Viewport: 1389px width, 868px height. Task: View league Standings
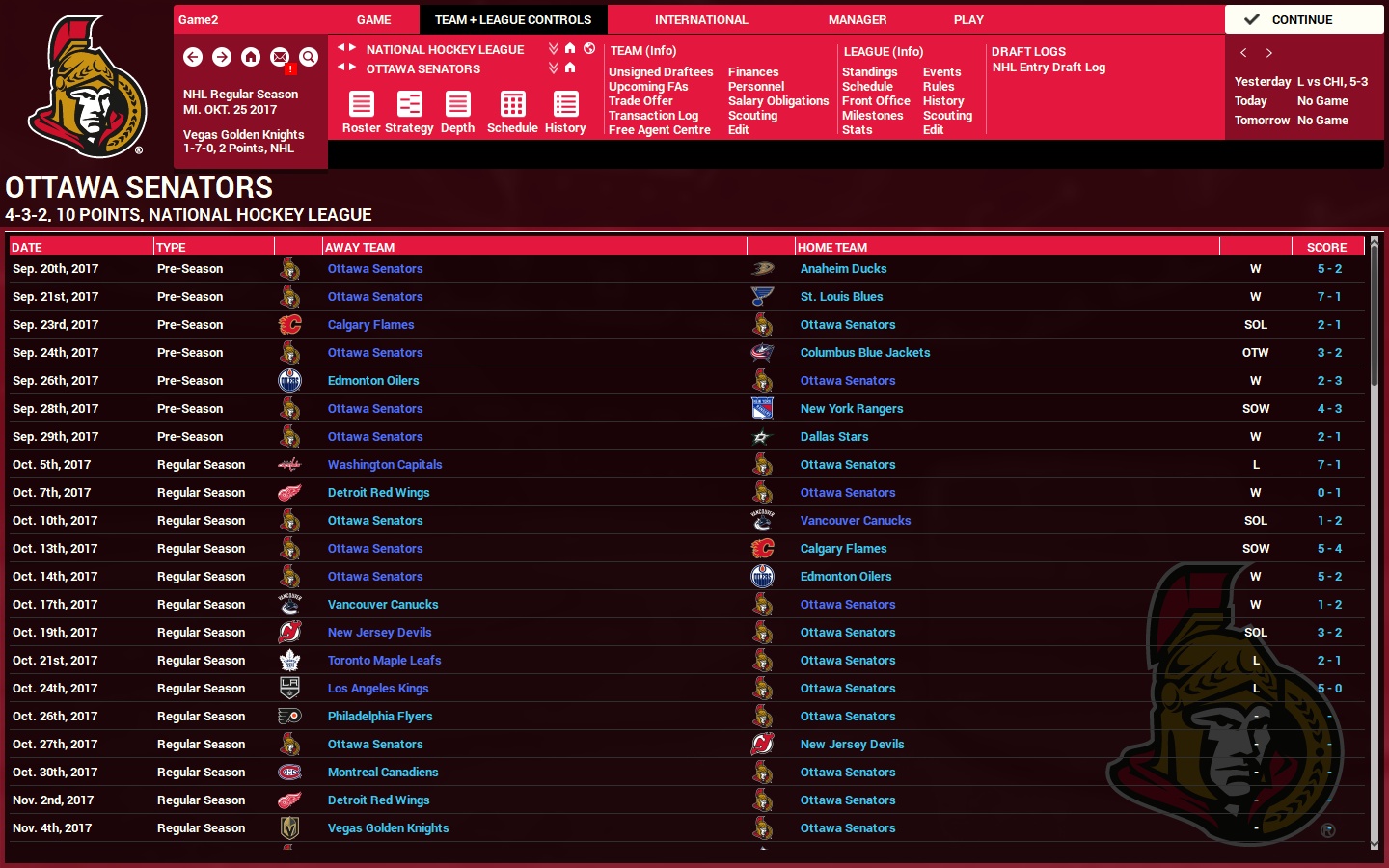(869, 71)
